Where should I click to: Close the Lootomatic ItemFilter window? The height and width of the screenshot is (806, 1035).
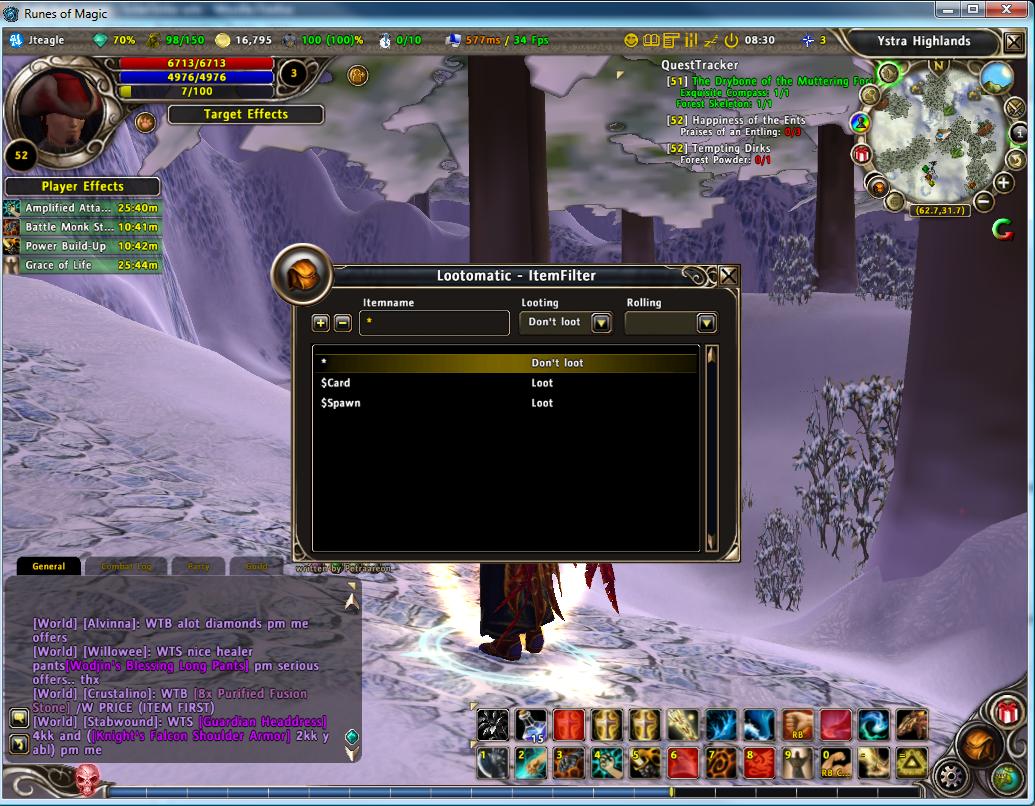coord(729,276)
